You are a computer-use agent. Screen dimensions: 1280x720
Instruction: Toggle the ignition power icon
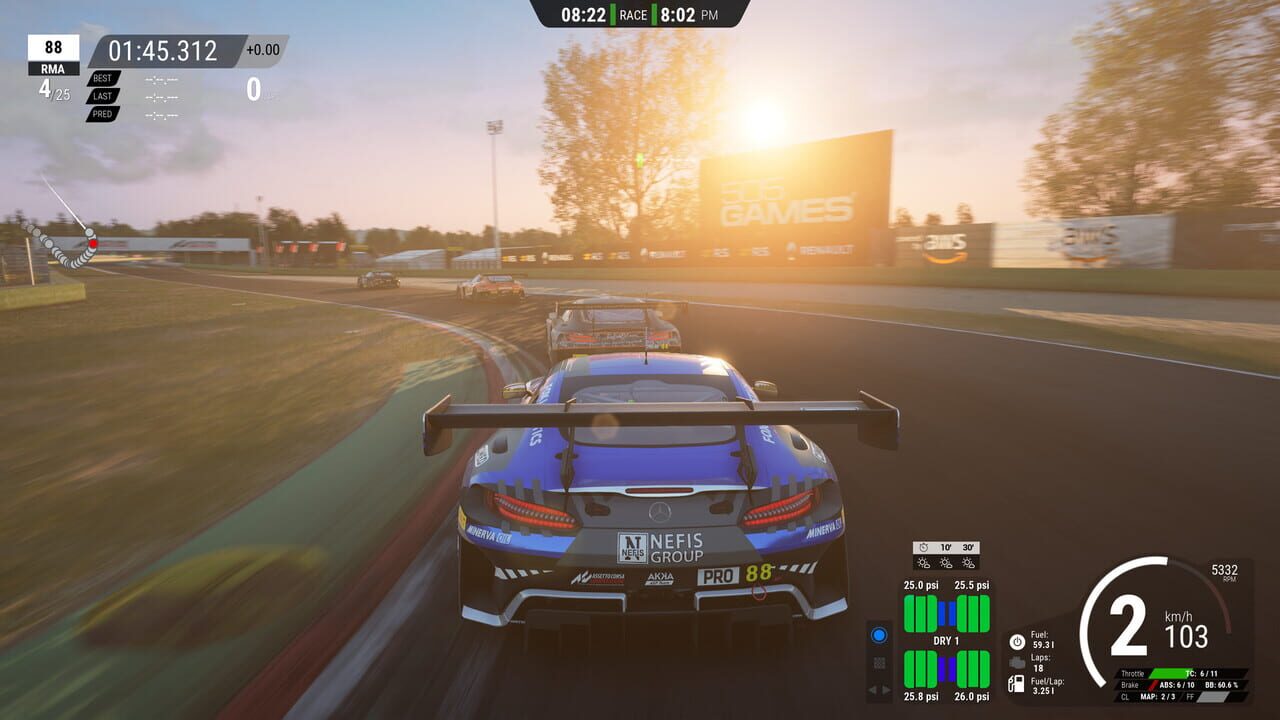tap(1017, 641)
